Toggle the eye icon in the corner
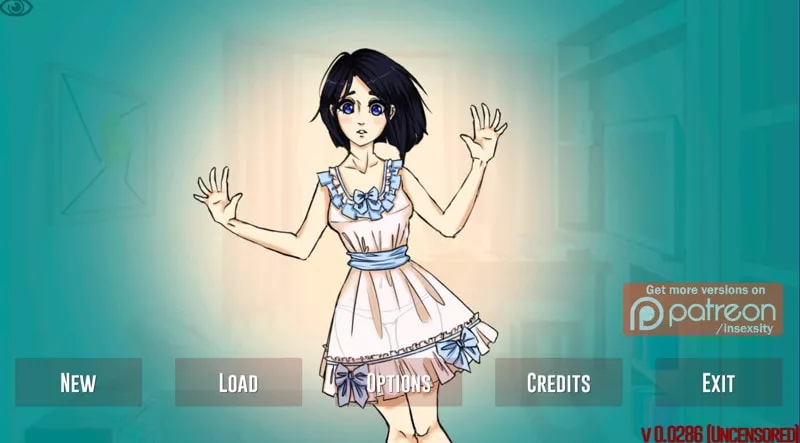The width and height of the screenshot is (800, 443). 17,9
